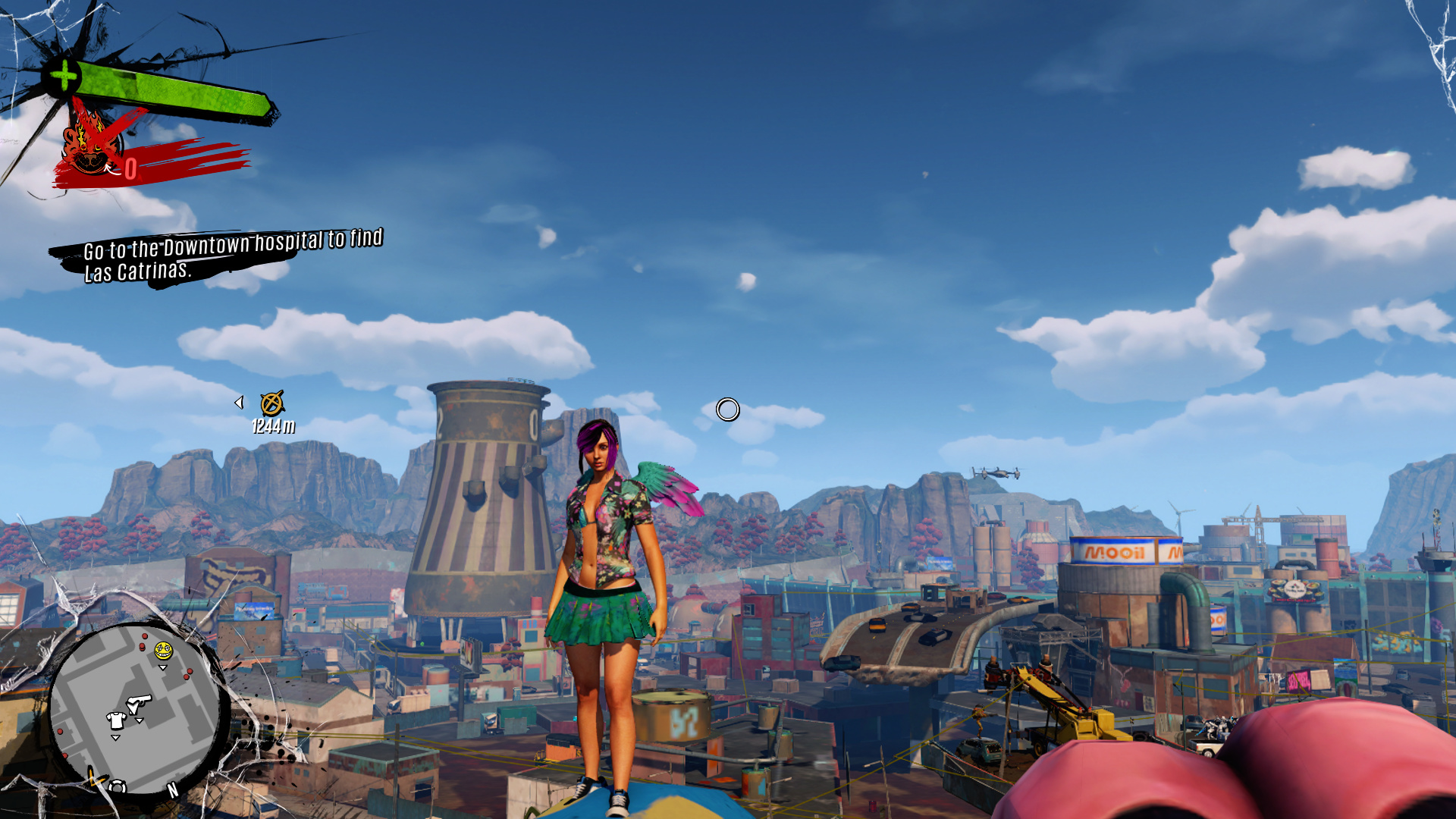Click the objective waypoint marker showing 1244 m
The image size is (1456, 819).
[x=271, y=403]
